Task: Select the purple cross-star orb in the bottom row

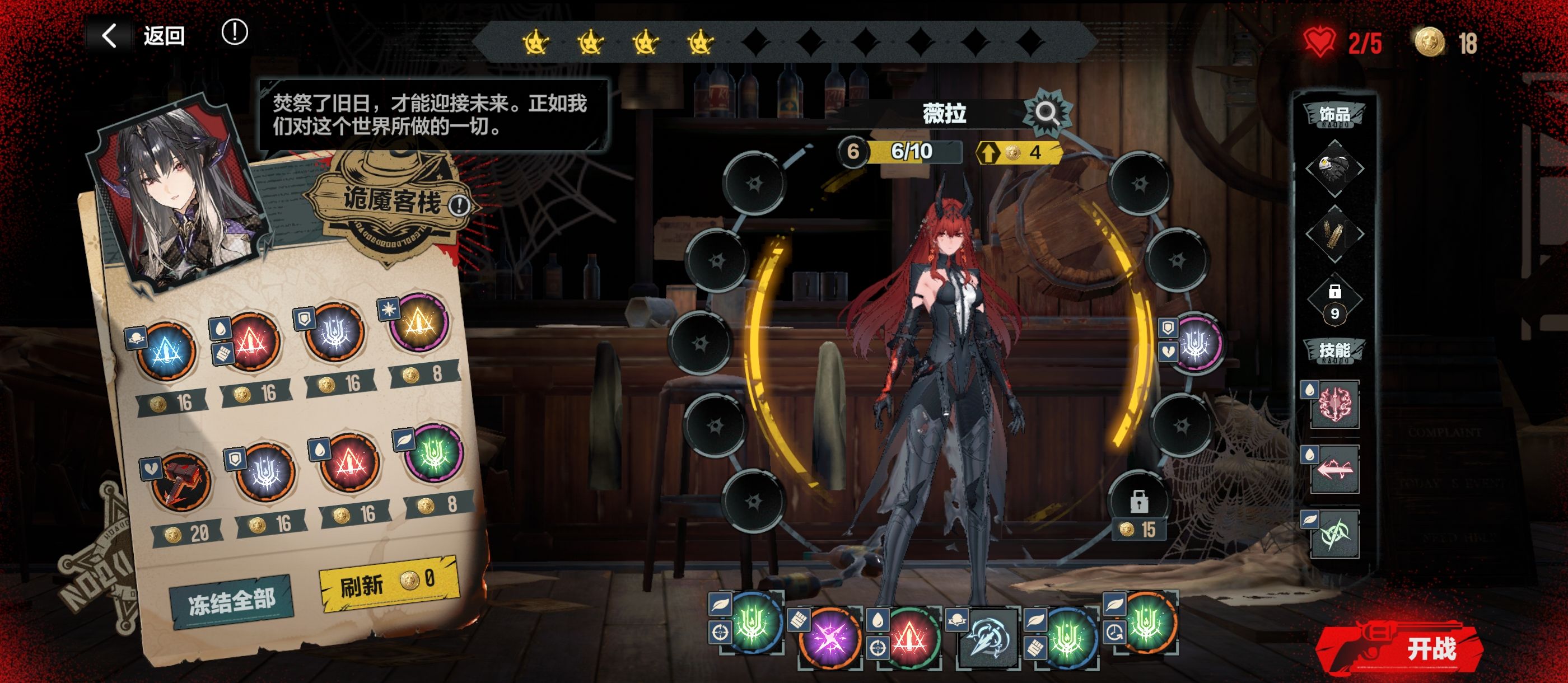Action: point(829,637)
